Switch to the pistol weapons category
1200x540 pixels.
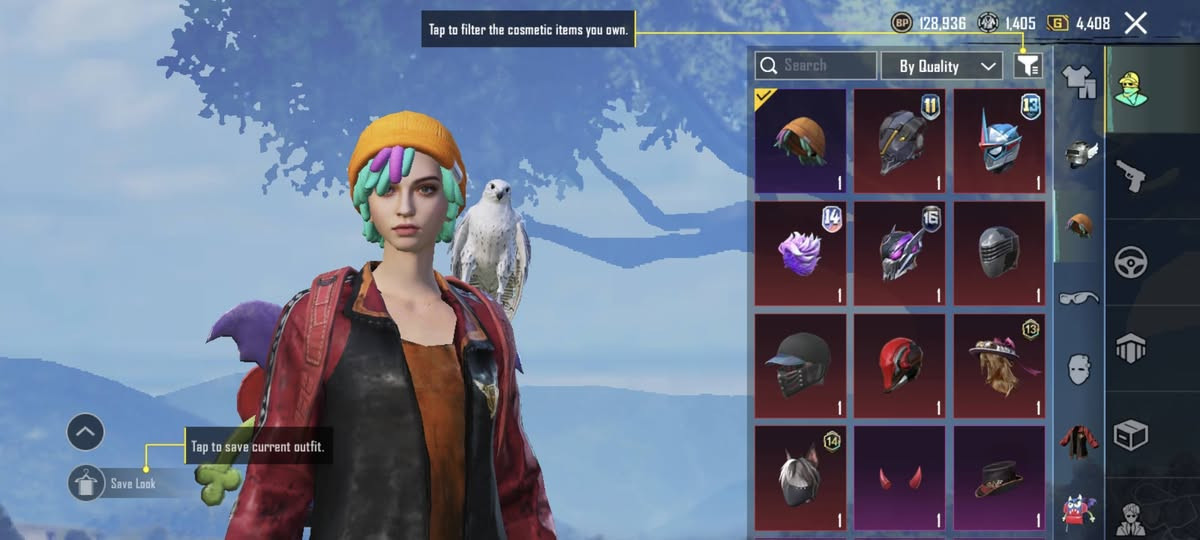point(1130,176)
